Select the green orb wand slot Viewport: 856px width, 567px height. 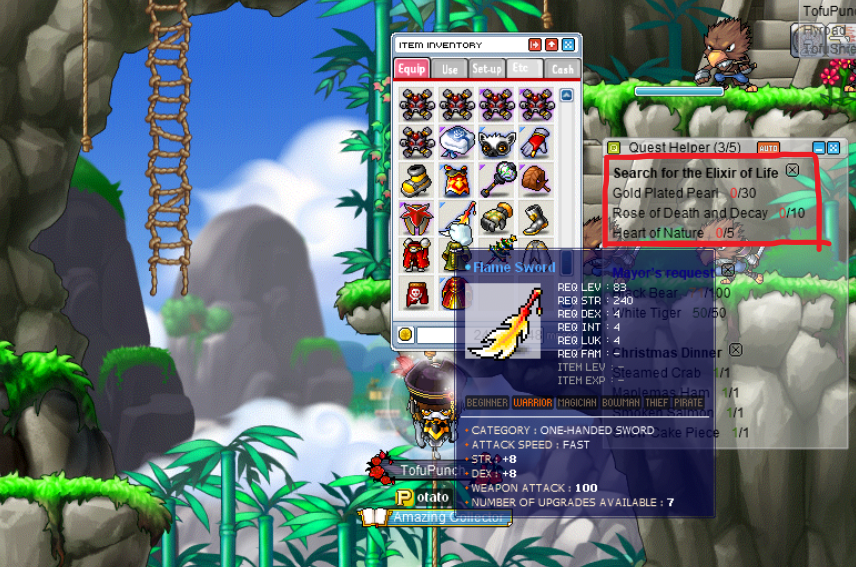[x=495, y=181]
